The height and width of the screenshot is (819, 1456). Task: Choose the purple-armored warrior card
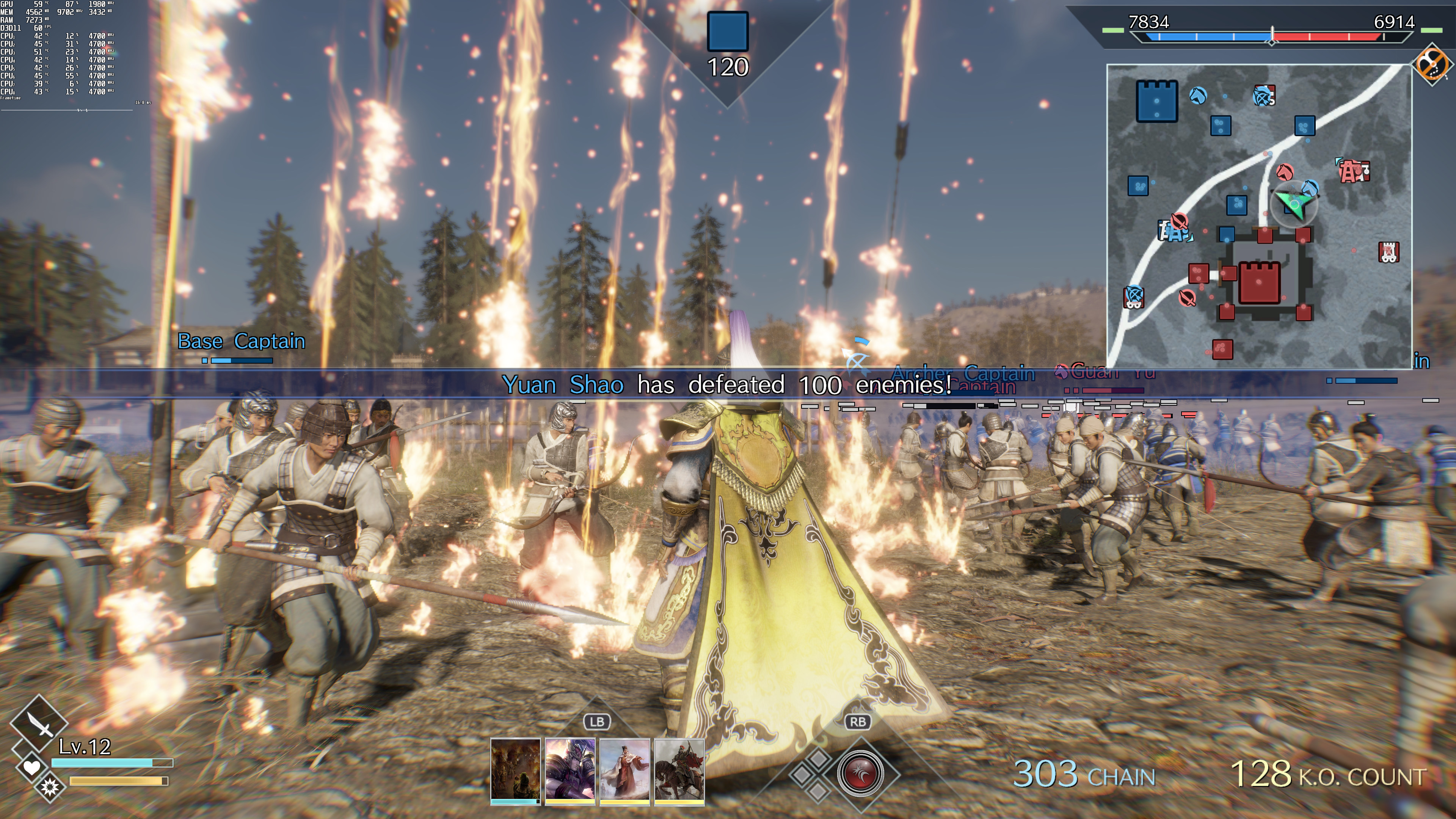pyautogui.click(x=570, y=769)
